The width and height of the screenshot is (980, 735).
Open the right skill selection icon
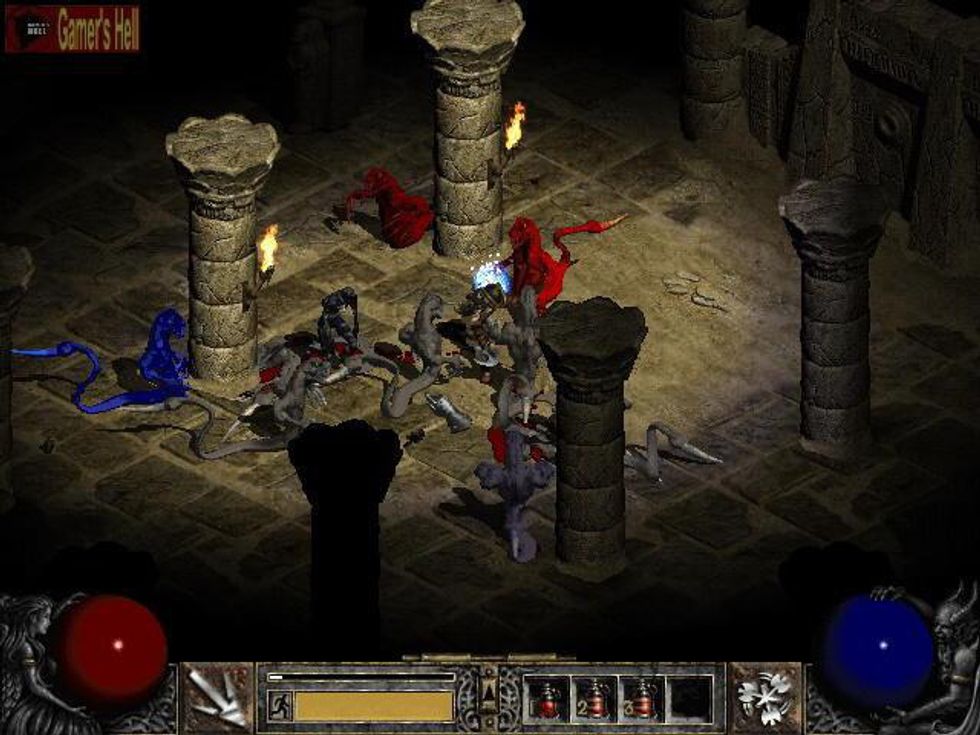(x=766, y=696)
